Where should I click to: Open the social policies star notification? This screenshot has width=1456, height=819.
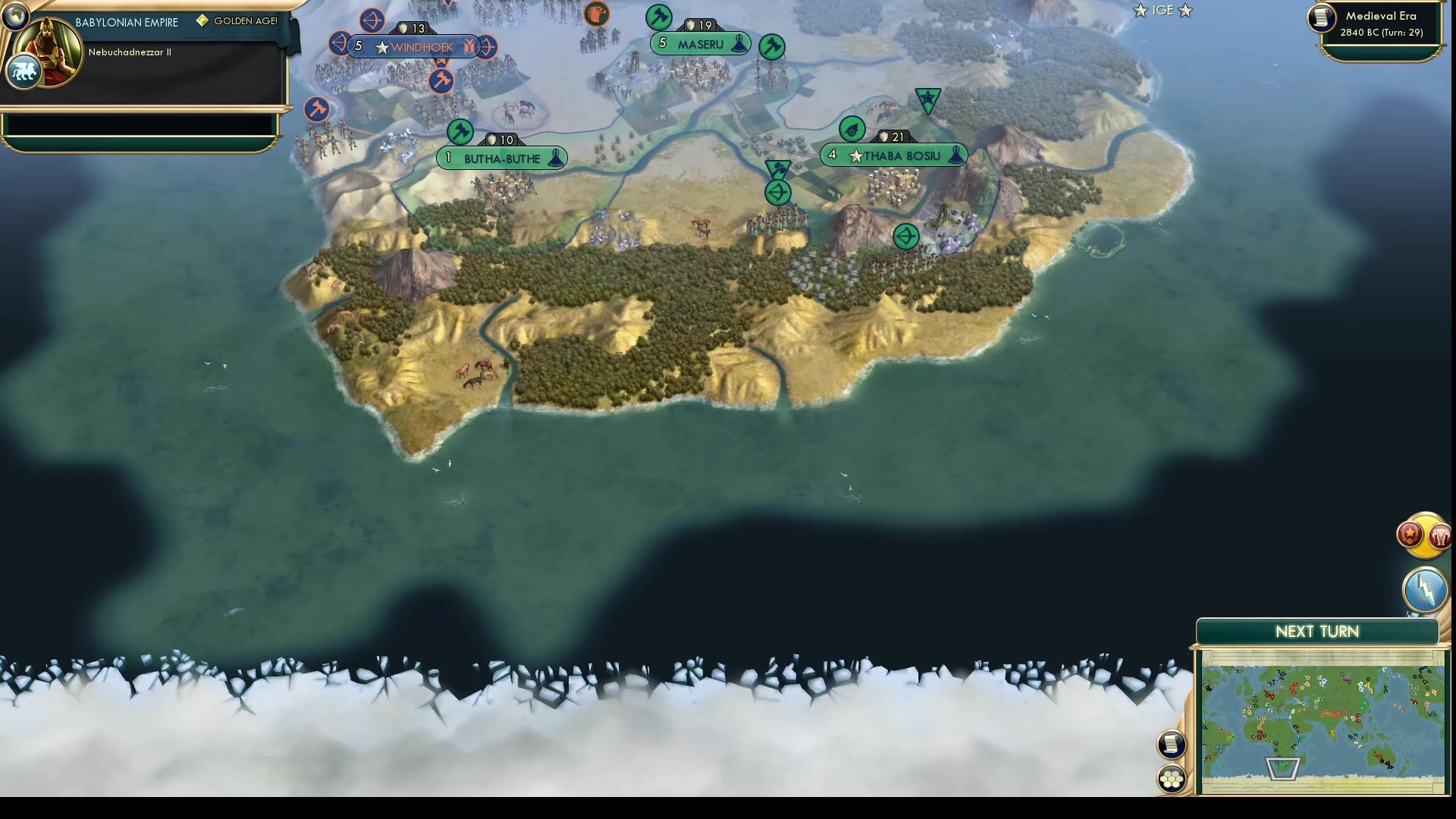[1409, 535]
